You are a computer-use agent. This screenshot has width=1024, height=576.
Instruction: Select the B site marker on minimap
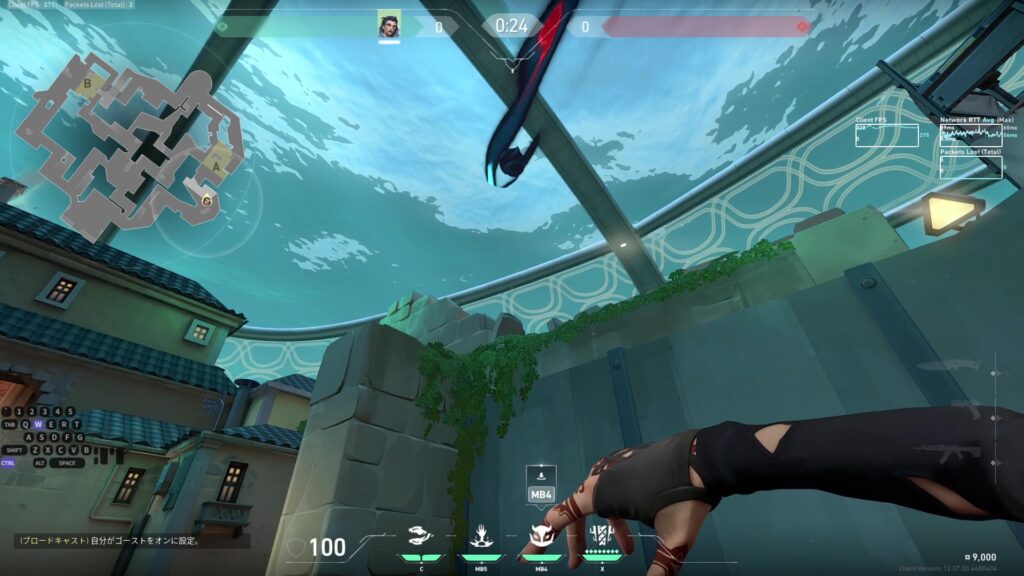coord(87,85)
